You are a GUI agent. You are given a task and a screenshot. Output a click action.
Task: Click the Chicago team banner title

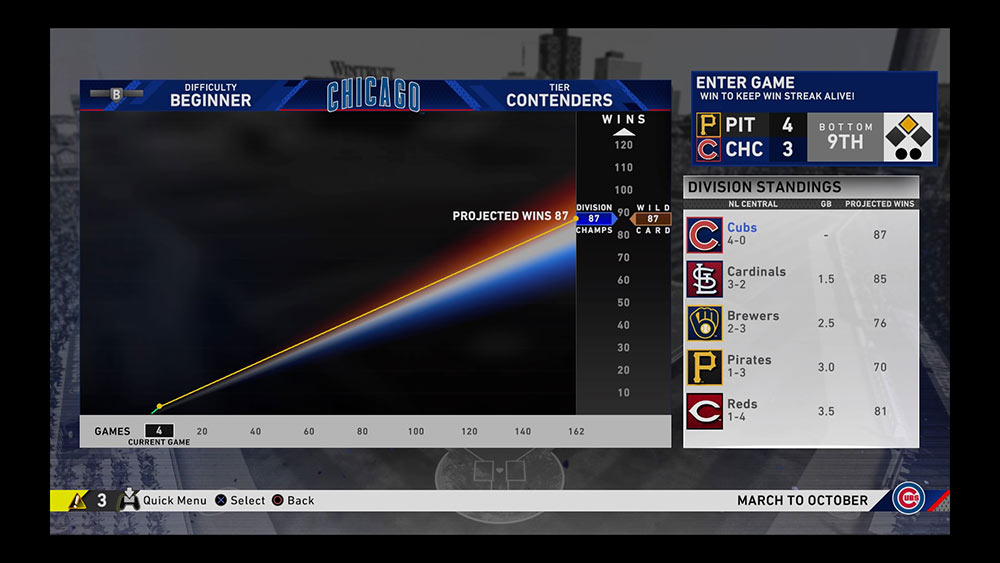click(374, 96)
